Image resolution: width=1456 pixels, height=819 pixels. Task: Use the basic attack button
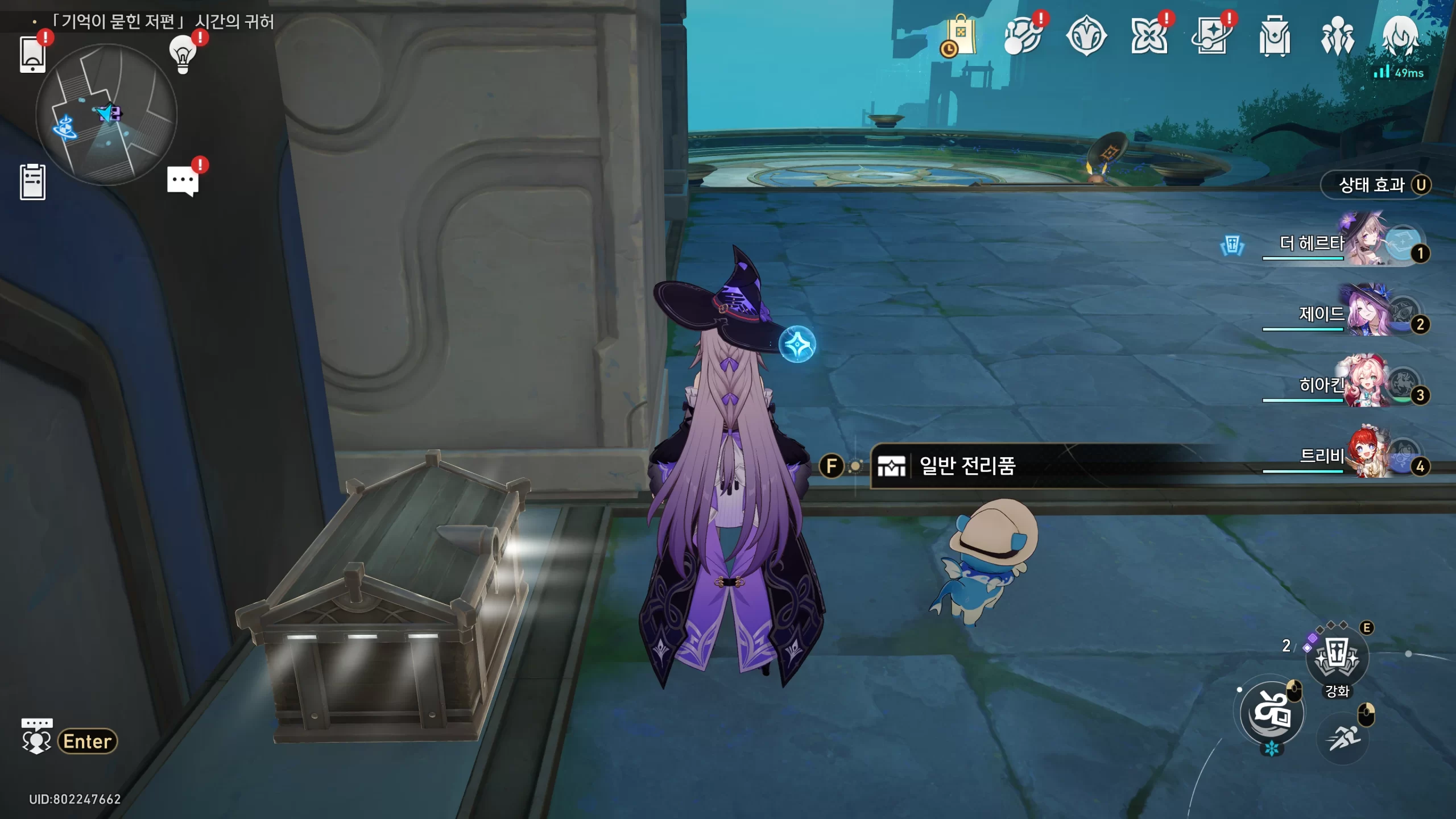tap(1272, 713)
